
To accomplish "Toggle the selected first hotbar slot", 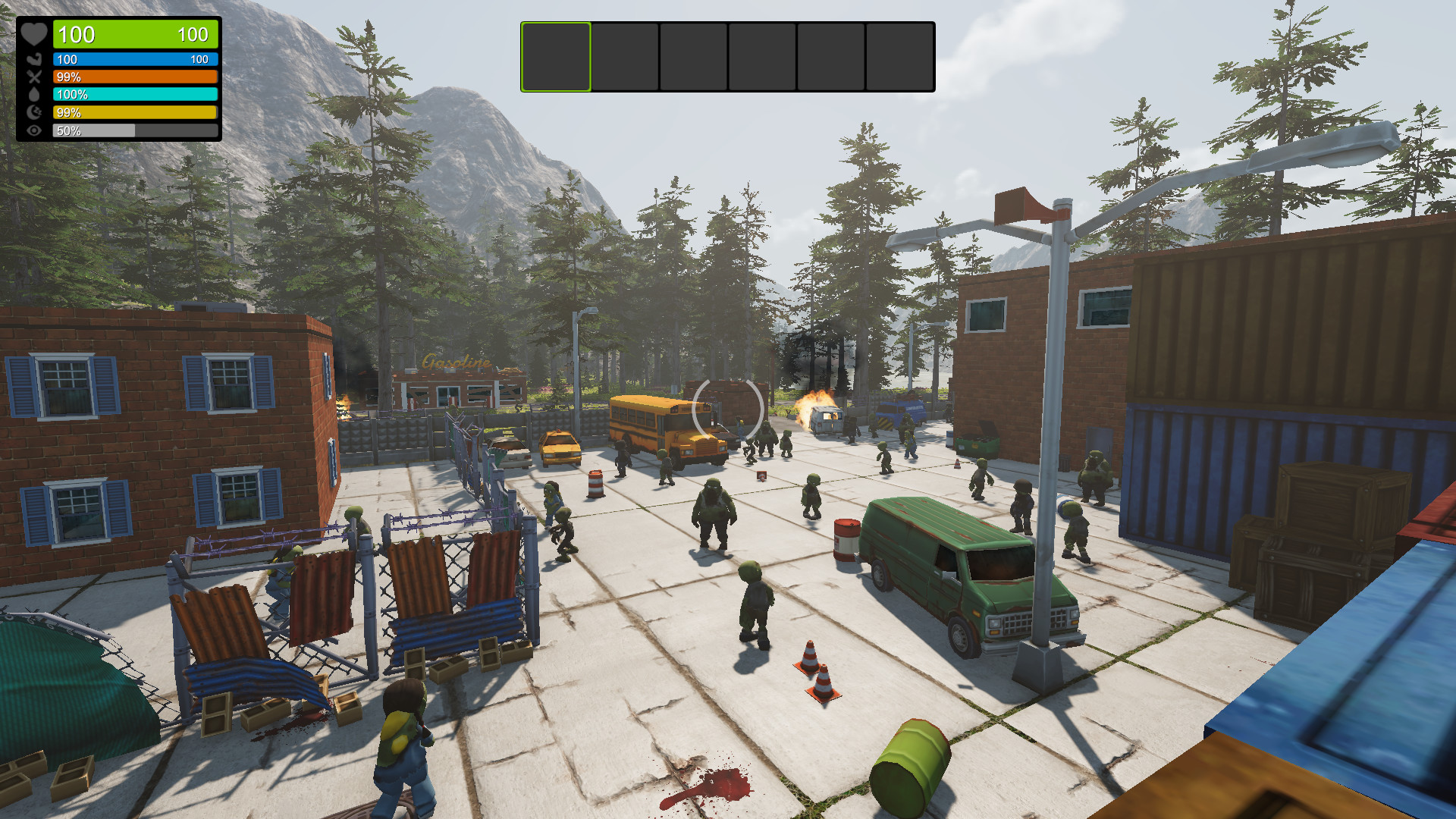I will 554,55.
